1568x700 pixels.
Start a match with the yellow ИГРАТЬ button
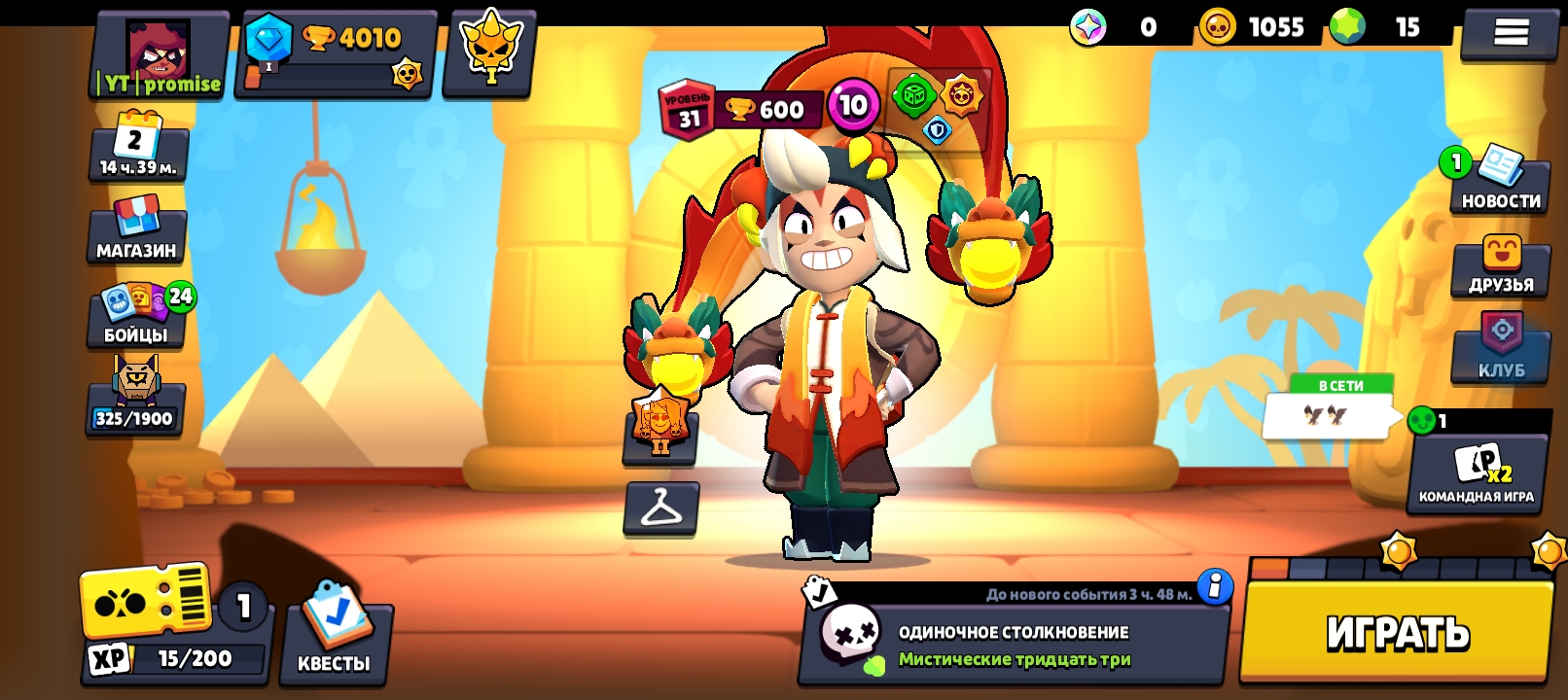1396,633
